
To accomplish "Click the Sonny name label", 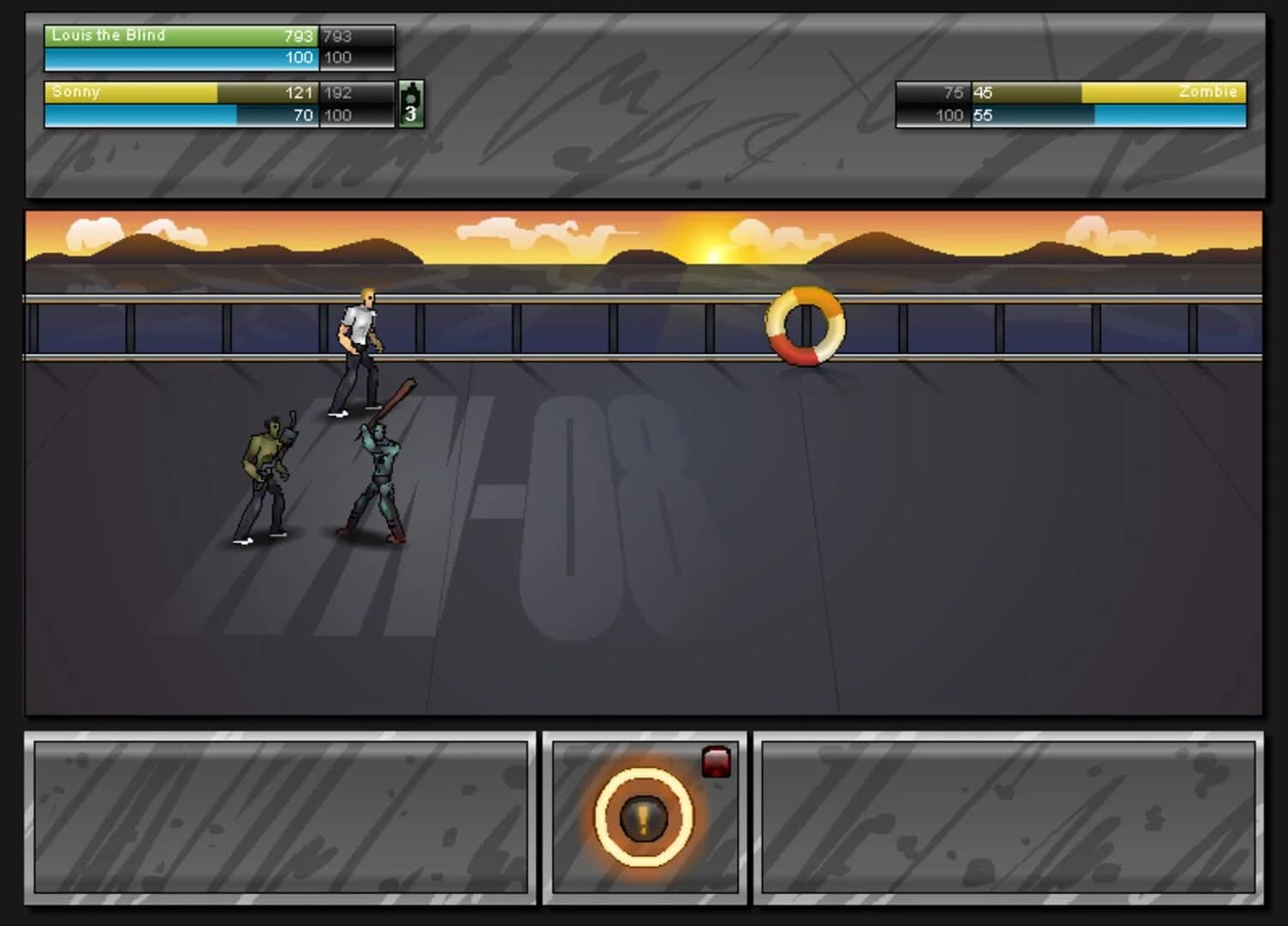I will point(75,92).
